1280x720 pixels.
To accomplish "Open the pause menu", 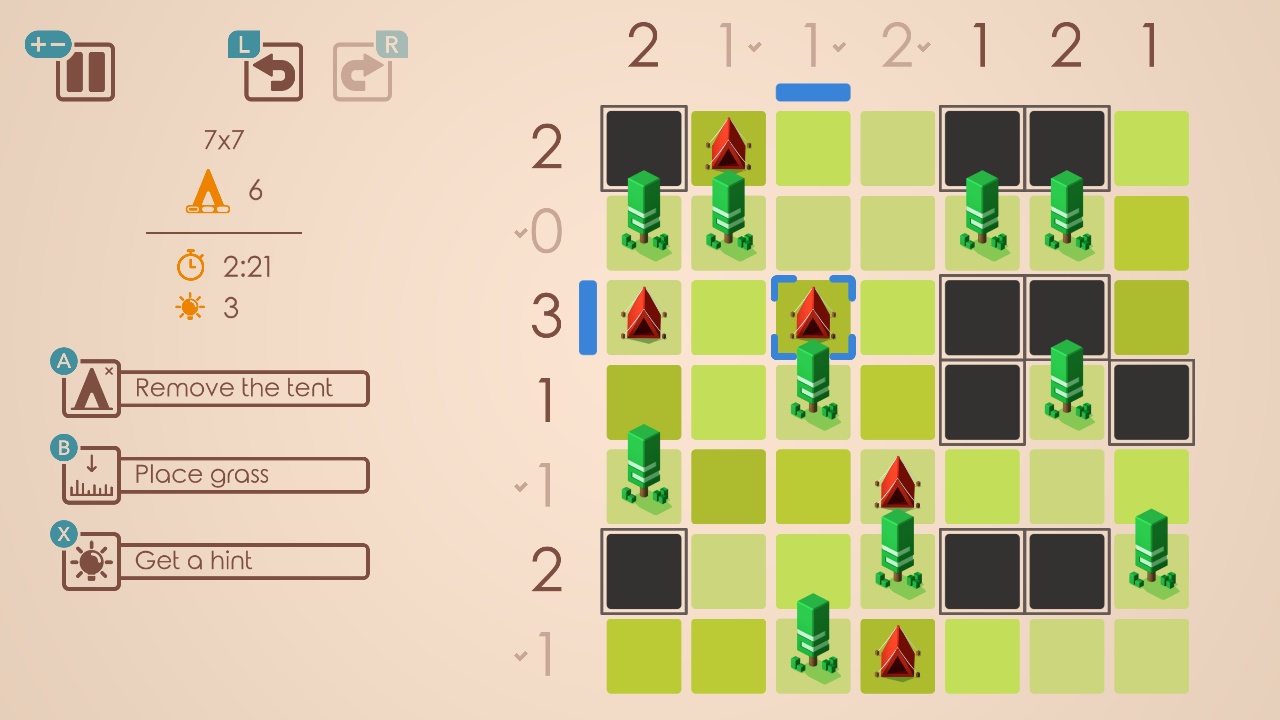I will pyautogui.click(x=84, y=72).
